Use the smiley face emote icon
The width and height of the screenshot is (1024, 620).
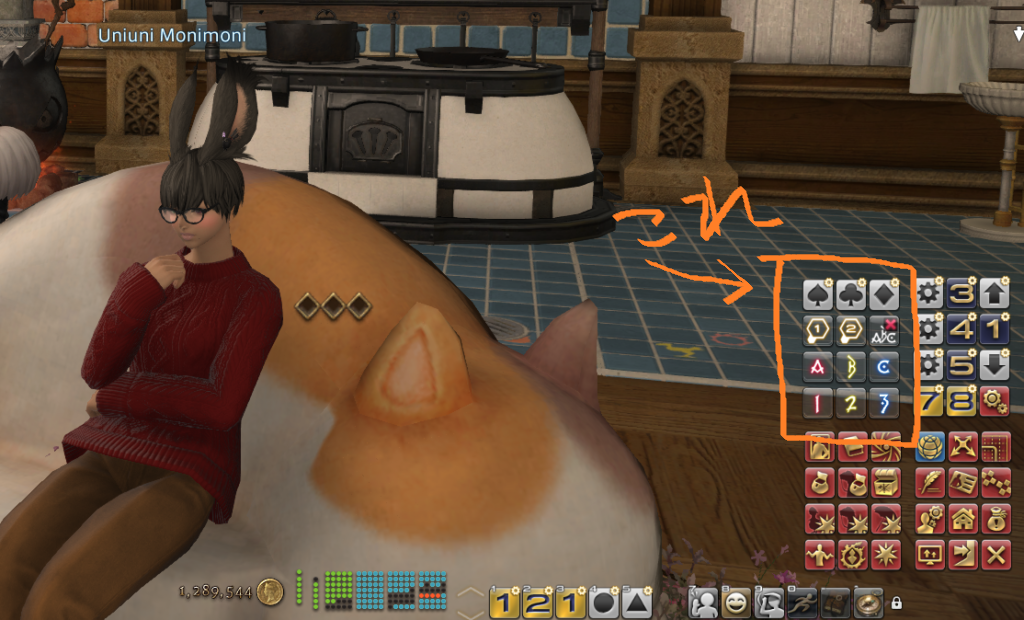point(738,602)
